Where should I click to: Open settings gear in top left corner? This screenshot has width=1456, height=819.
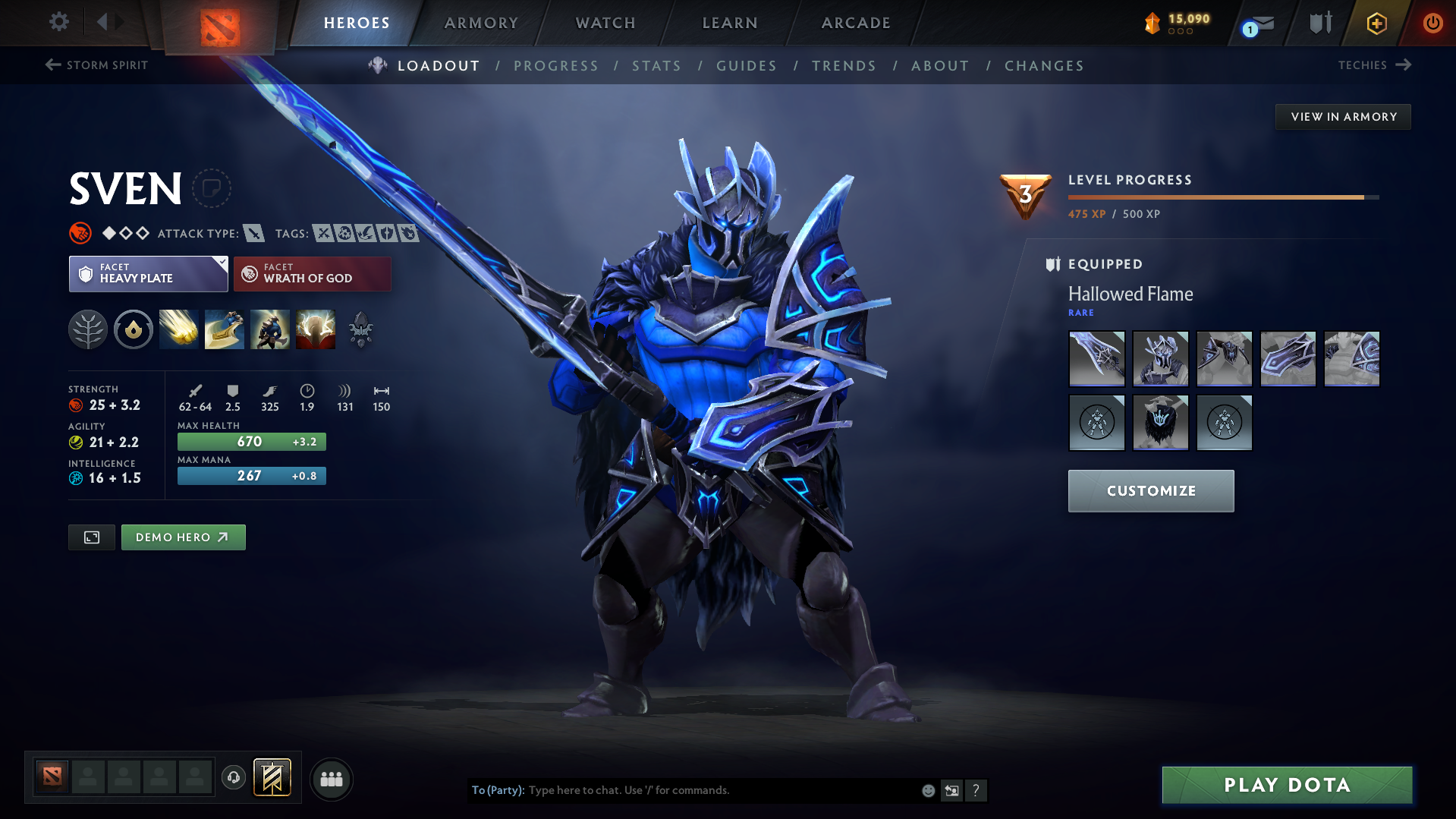pos(58,23)
